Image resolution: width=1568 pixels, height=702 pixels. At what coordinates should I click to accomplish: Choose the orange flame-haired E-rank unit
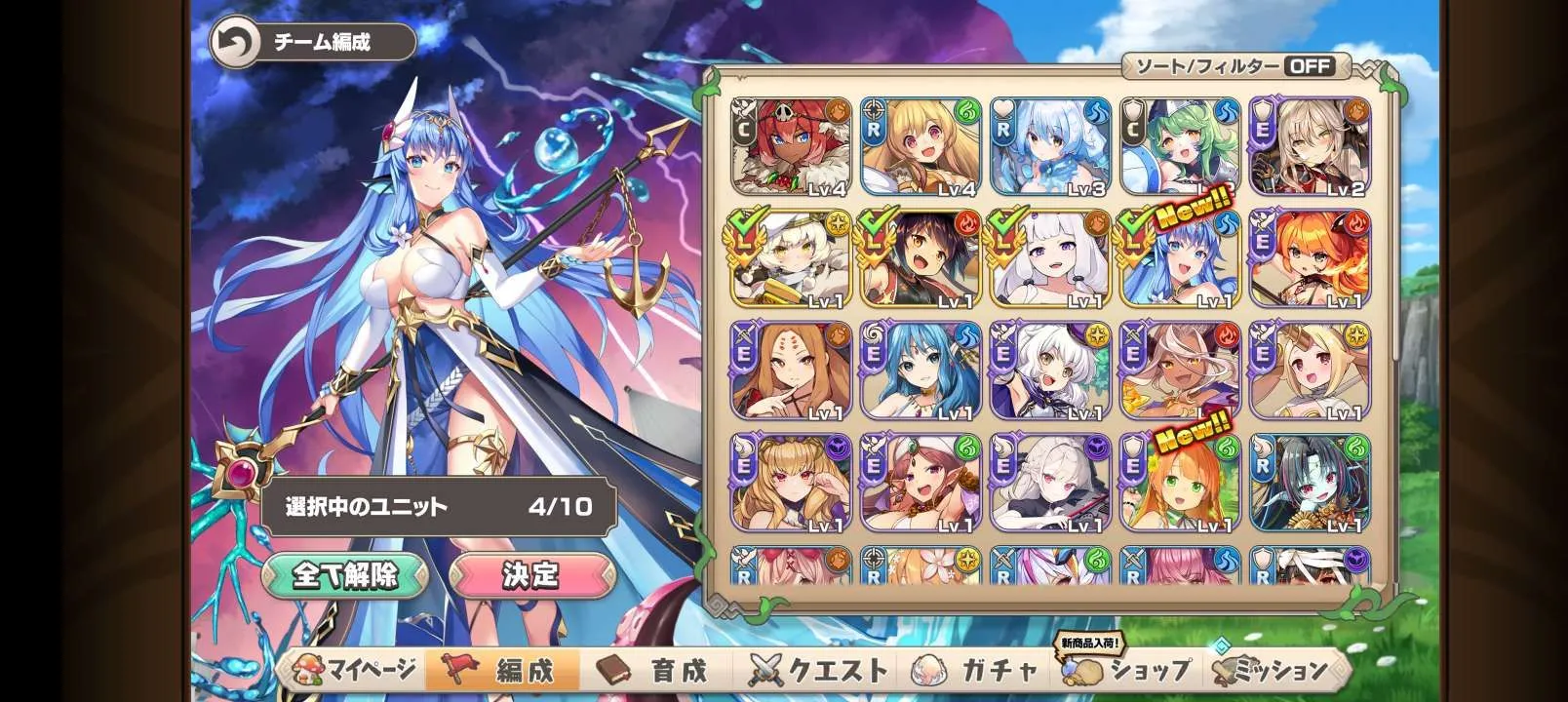1310,259
